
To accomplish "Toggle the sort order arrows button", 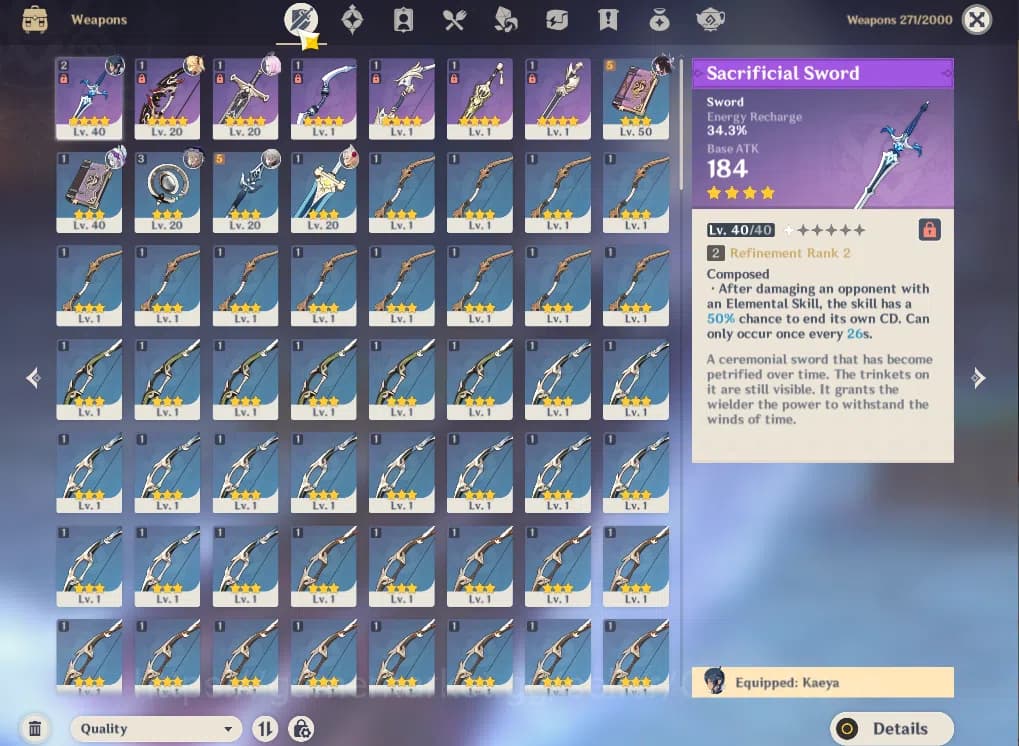I will point(265,729).
